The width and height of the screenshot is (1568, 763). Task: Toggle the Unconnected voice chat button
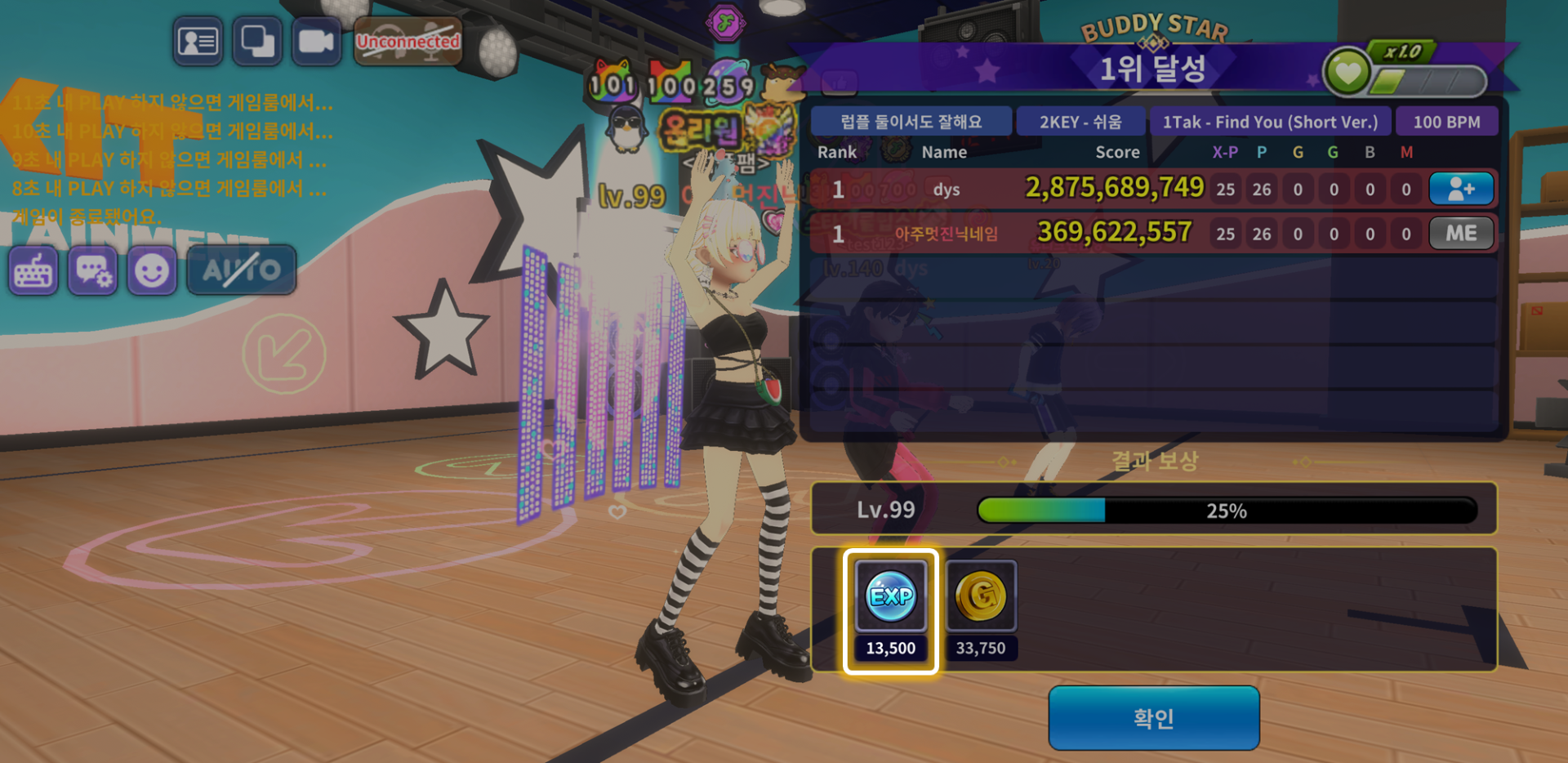coord(408,41)
